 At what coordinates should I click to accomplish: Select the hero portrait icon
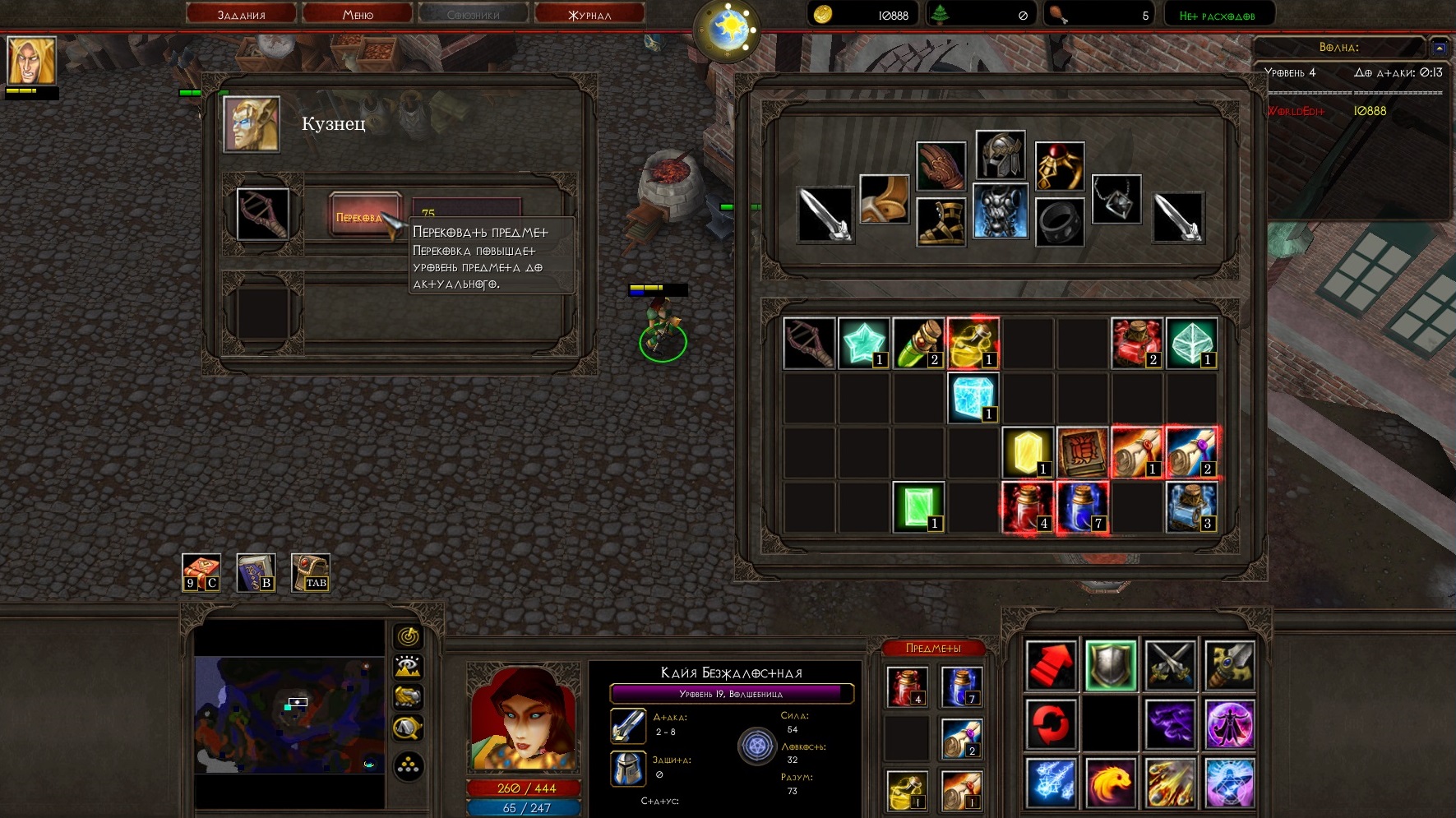(32, 61)
